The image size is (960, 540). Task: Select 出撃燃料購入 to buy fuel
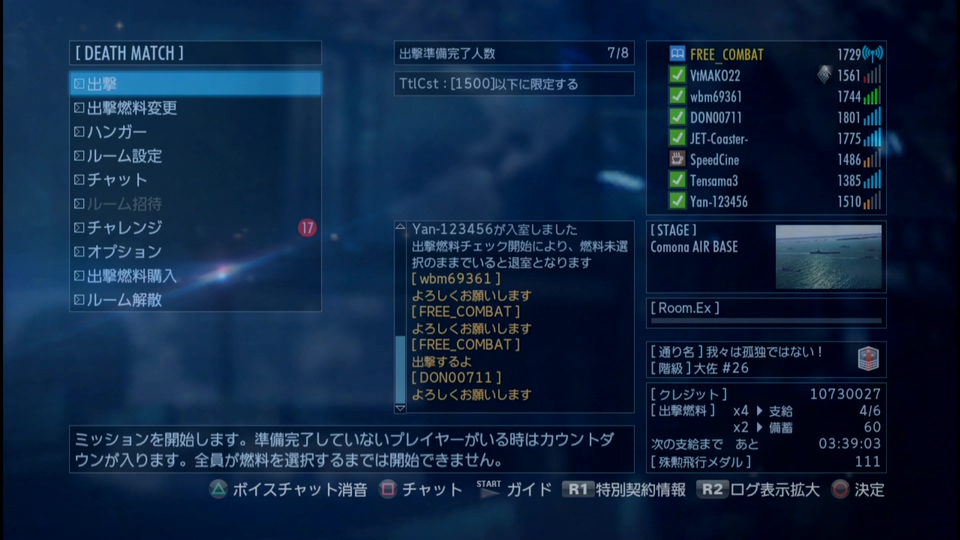tap(195, 276)
